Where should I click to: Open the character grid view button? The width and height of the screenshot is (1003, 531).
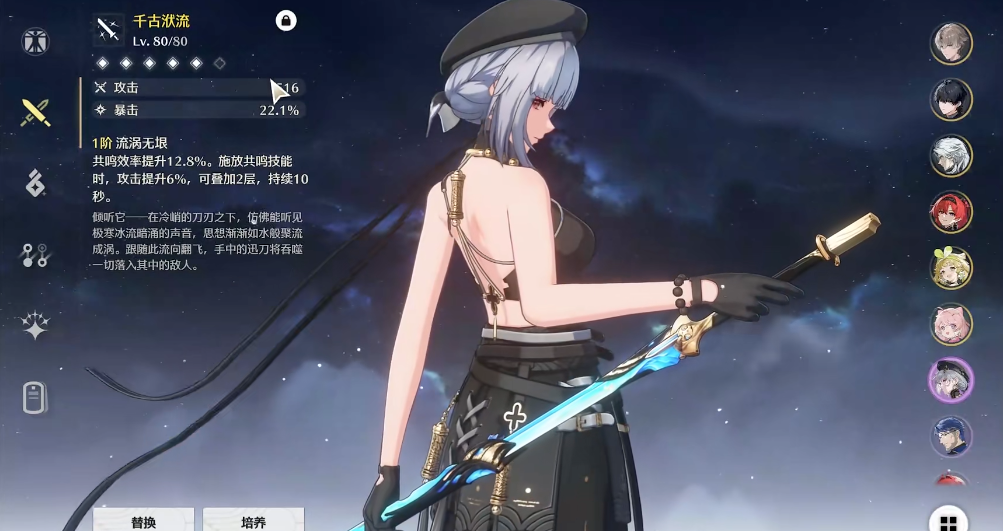pyautogui.click(x=948, y=521)
